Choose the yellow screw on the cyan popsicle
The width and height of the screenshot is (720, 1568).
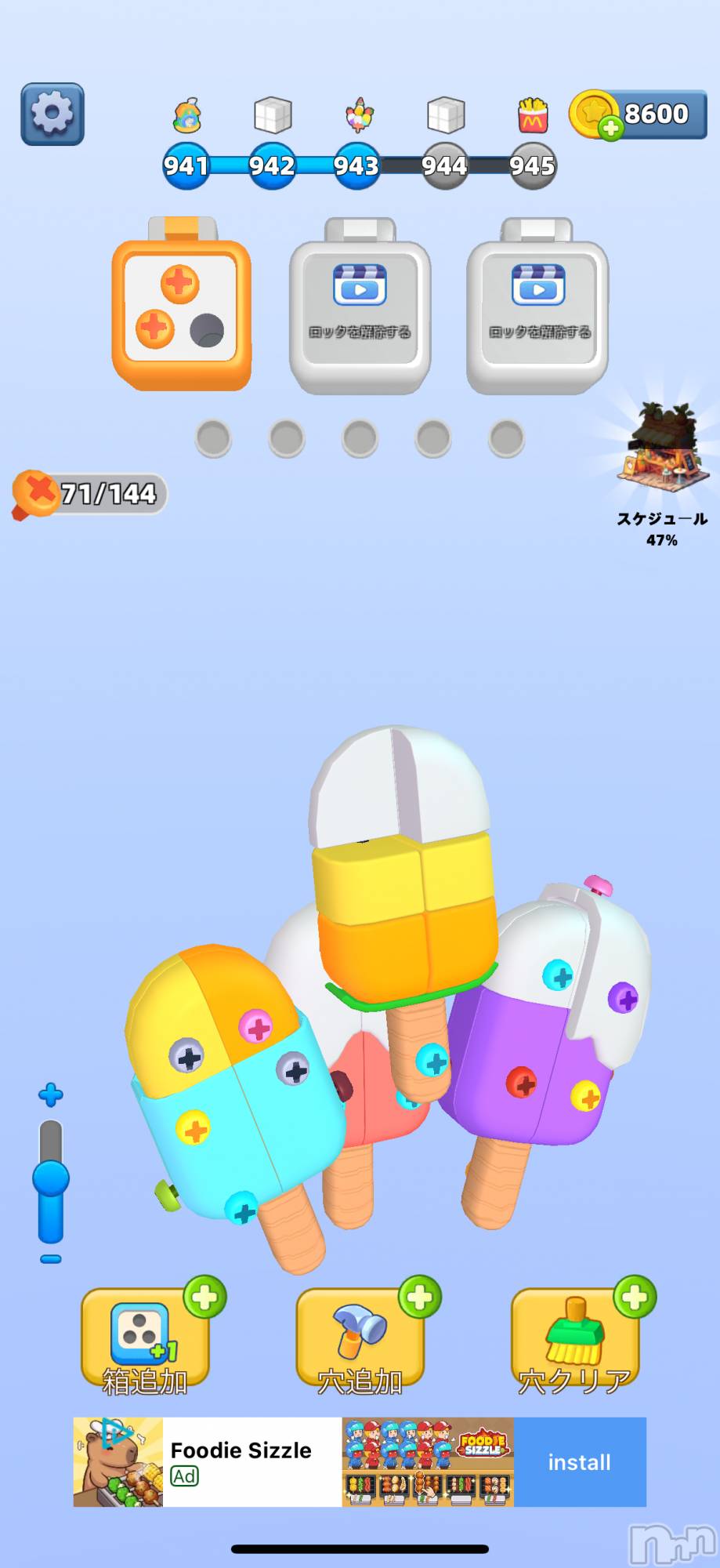pos(193,1130)
